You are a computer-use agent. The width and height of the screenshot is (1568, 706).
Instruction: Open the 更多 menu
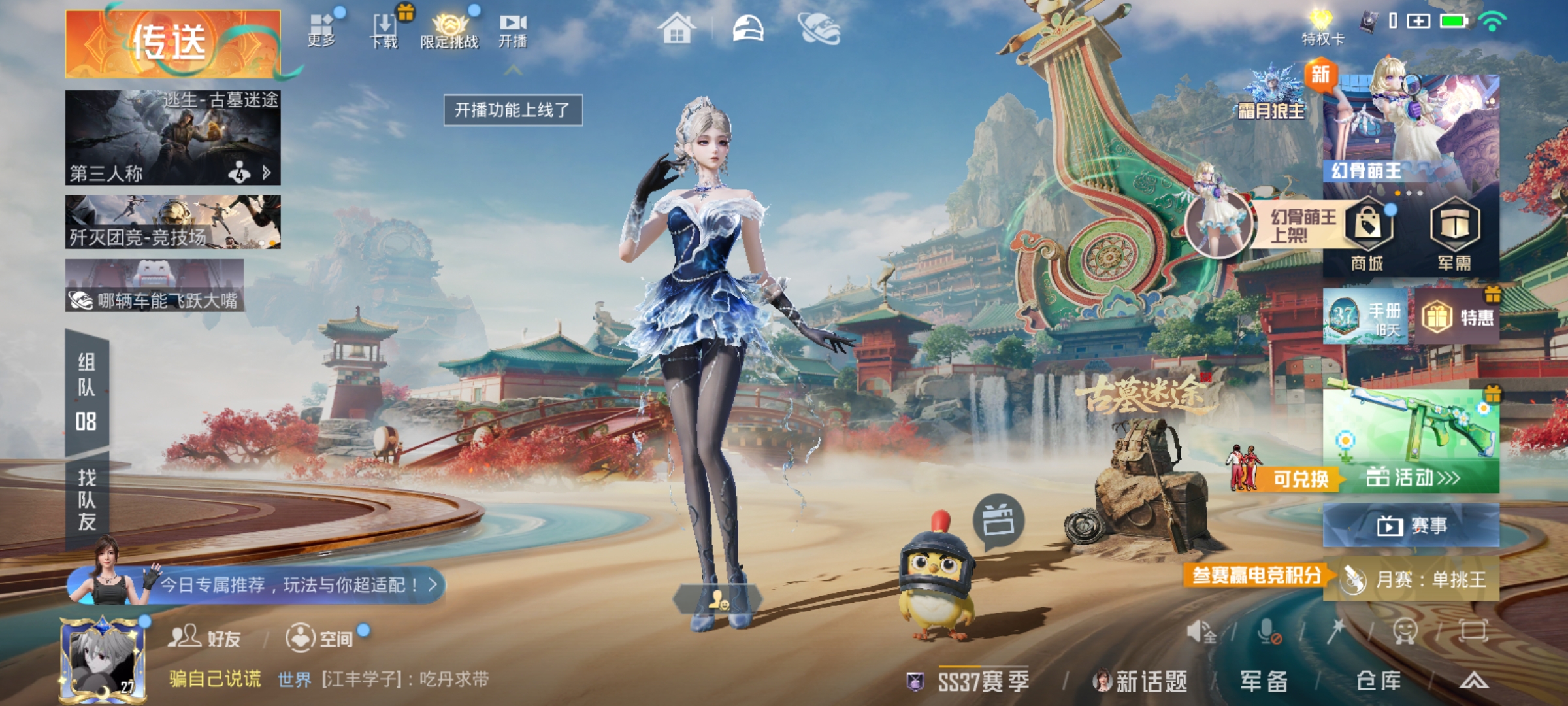coord(321,29)
